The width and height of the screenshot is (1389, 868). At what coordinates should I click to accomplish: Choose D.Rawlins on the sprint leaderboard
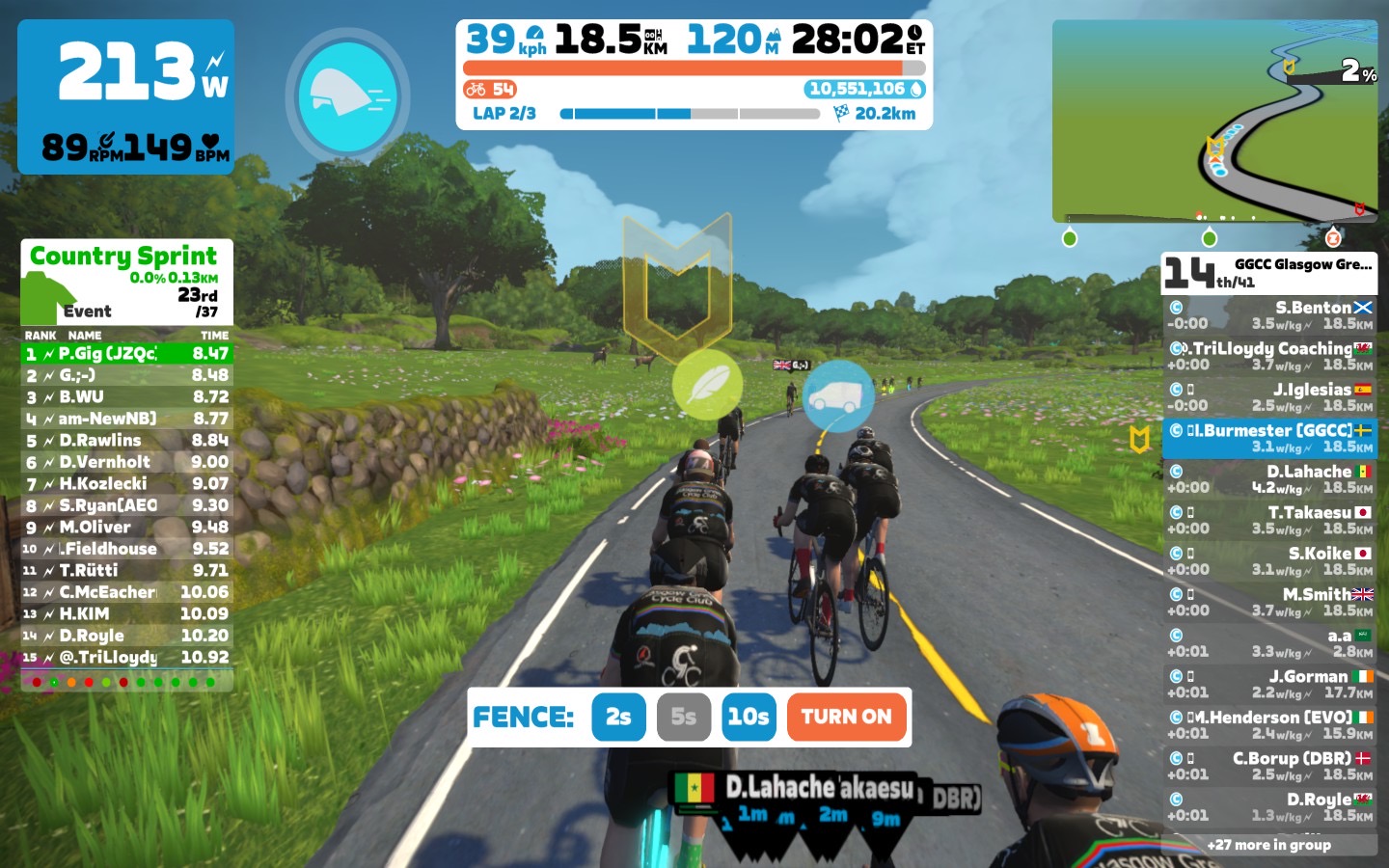[126, 441]
